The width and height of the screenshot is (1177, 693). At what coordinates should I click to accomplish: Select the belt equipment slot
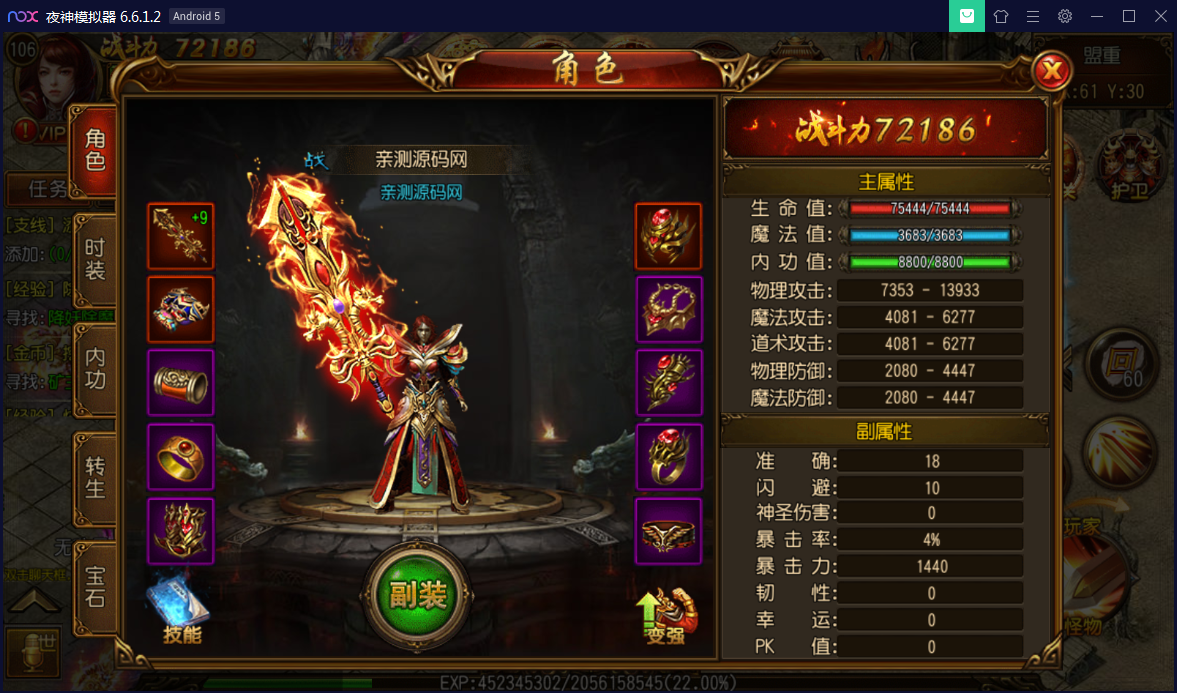pos(669,531)
